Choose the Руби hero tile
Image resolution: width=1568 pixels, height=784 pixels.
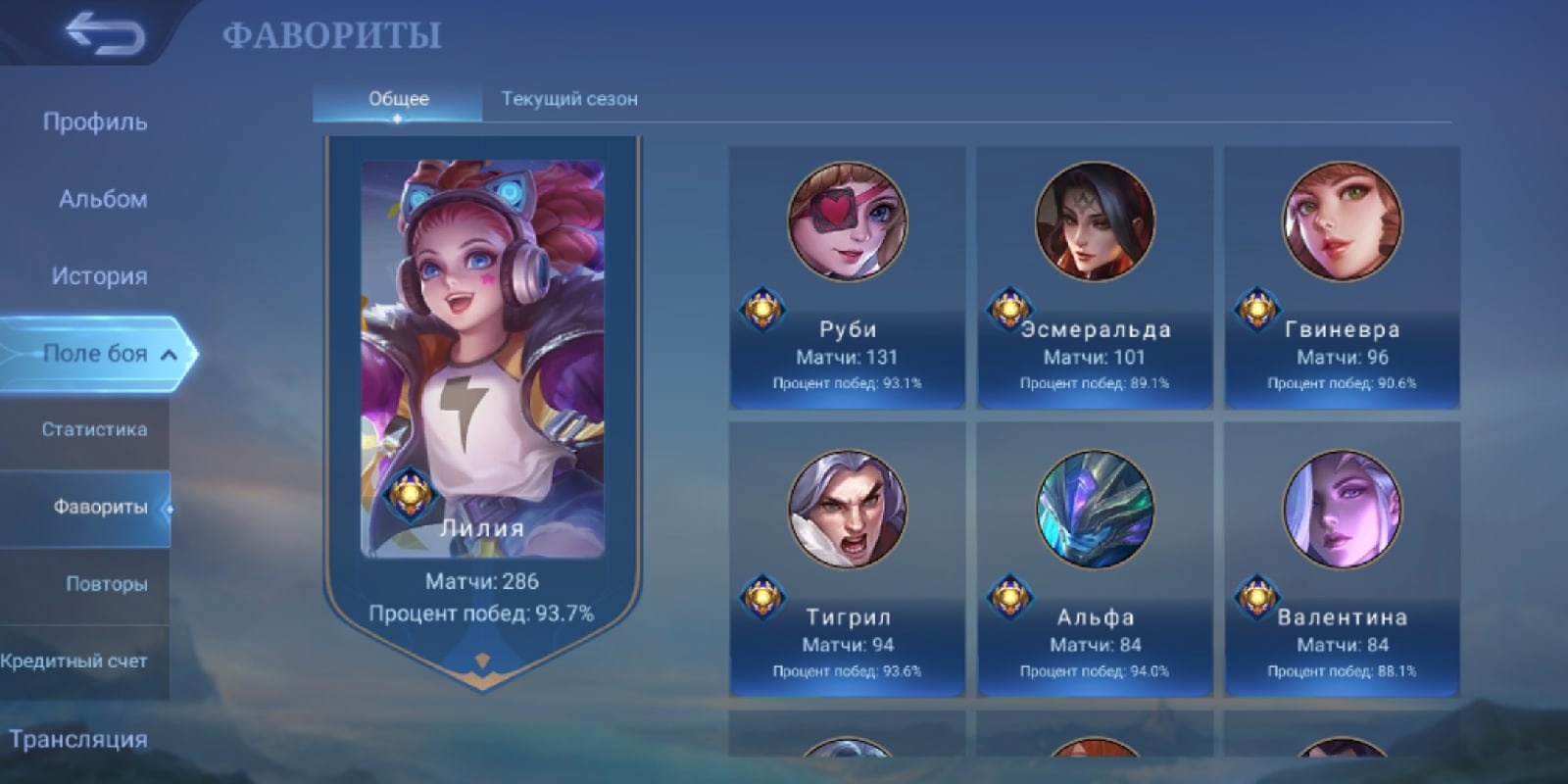[x=848, y=278]
